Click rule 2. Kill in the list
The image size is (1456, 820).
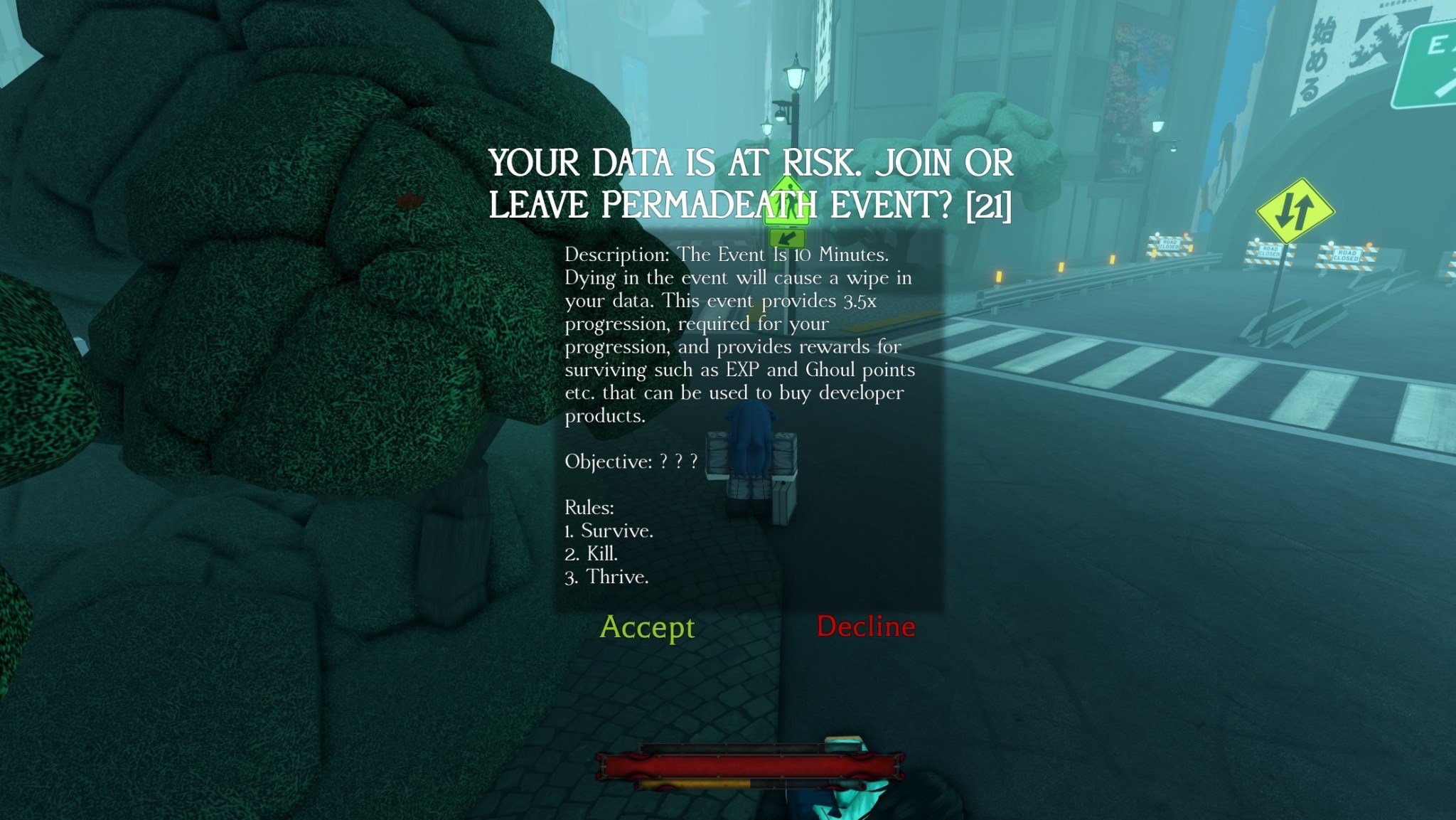591,553
